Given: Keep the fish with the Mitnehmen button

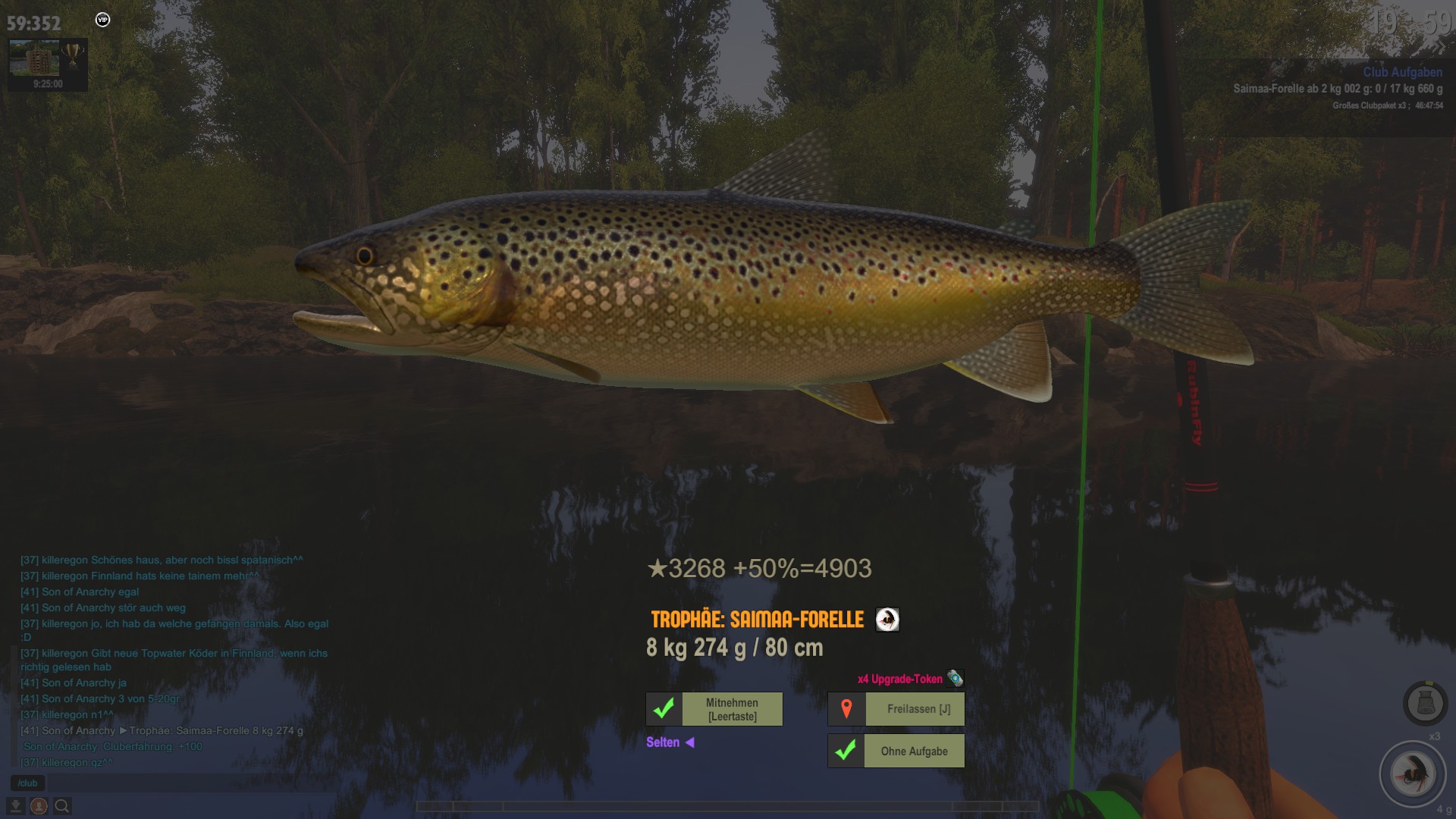Looking at the screenshot, I should [x=714, y=709].
